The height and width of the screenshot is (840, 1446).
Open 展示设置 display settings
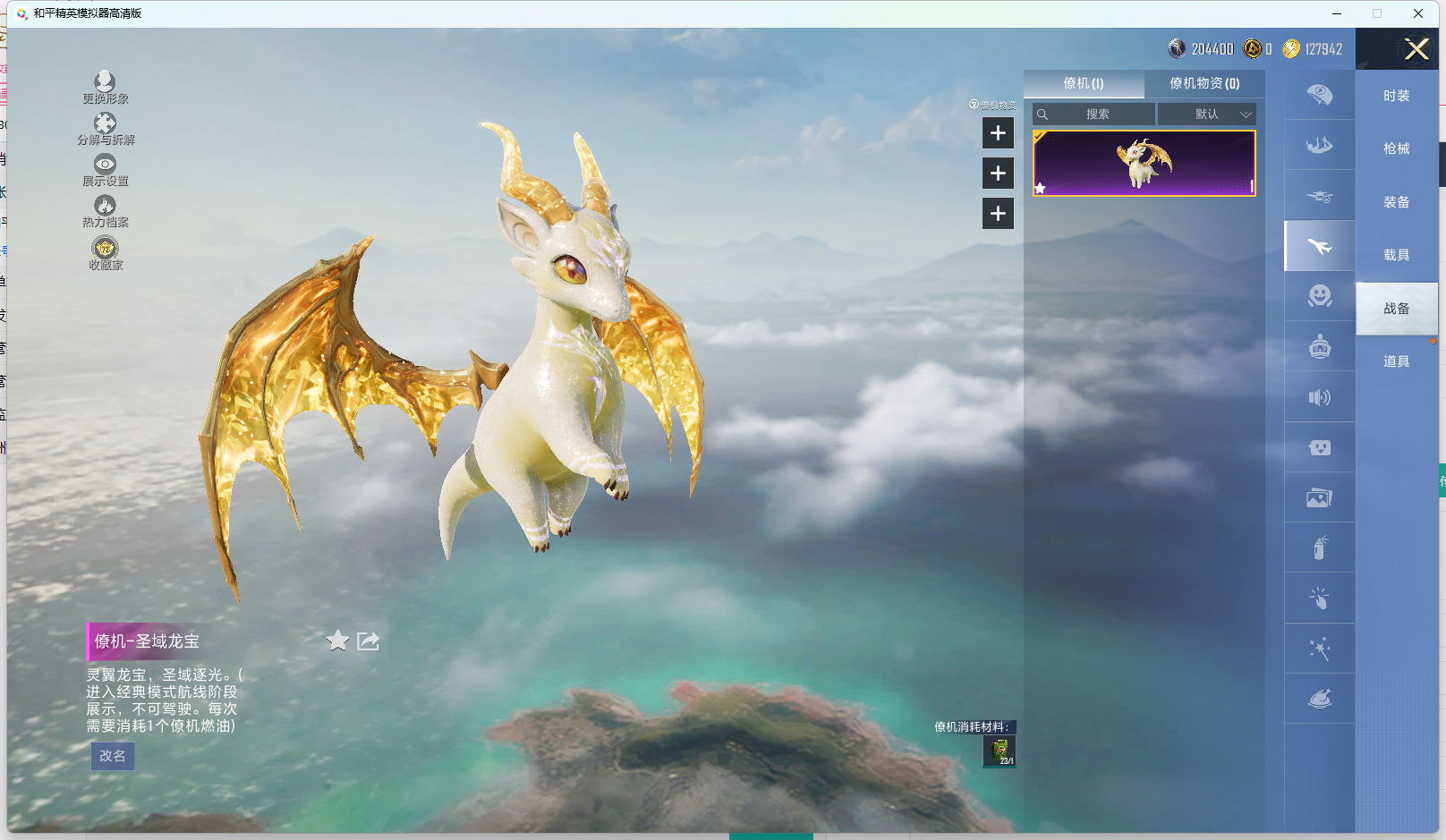[x=106, y=169]
